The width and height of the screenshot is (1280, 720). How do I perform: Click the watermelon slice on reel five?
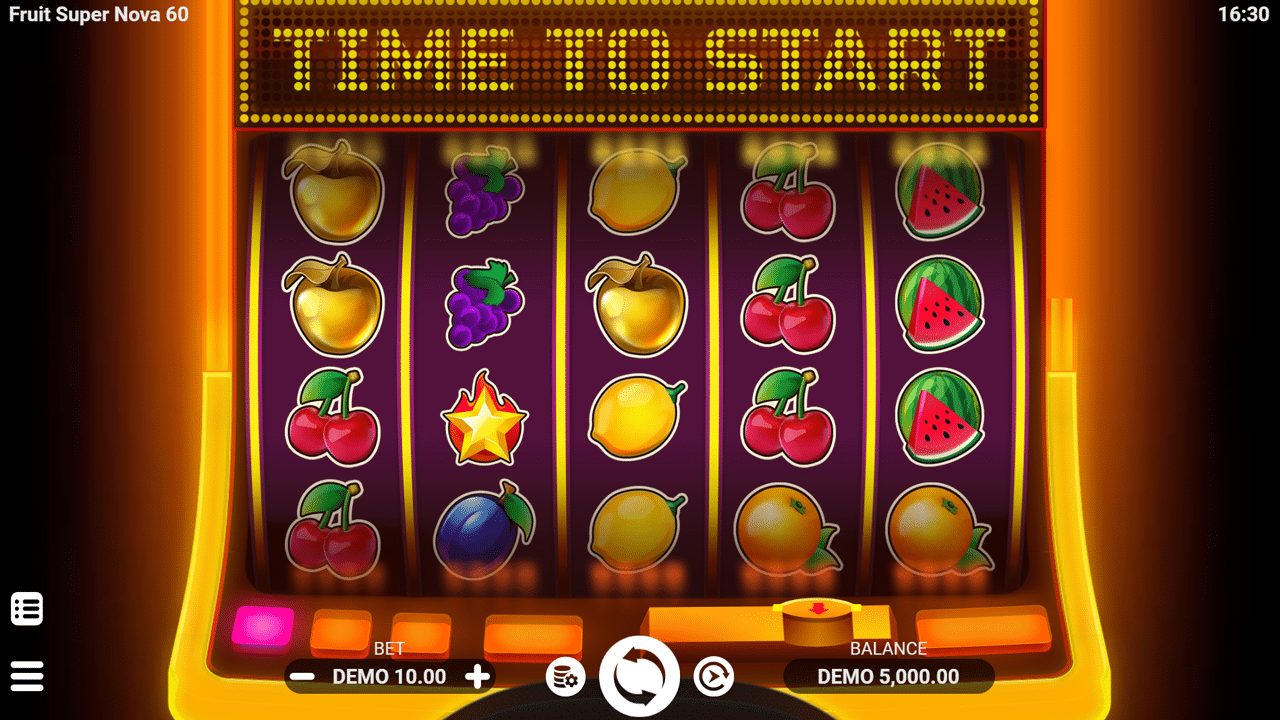tap(940, 305)
